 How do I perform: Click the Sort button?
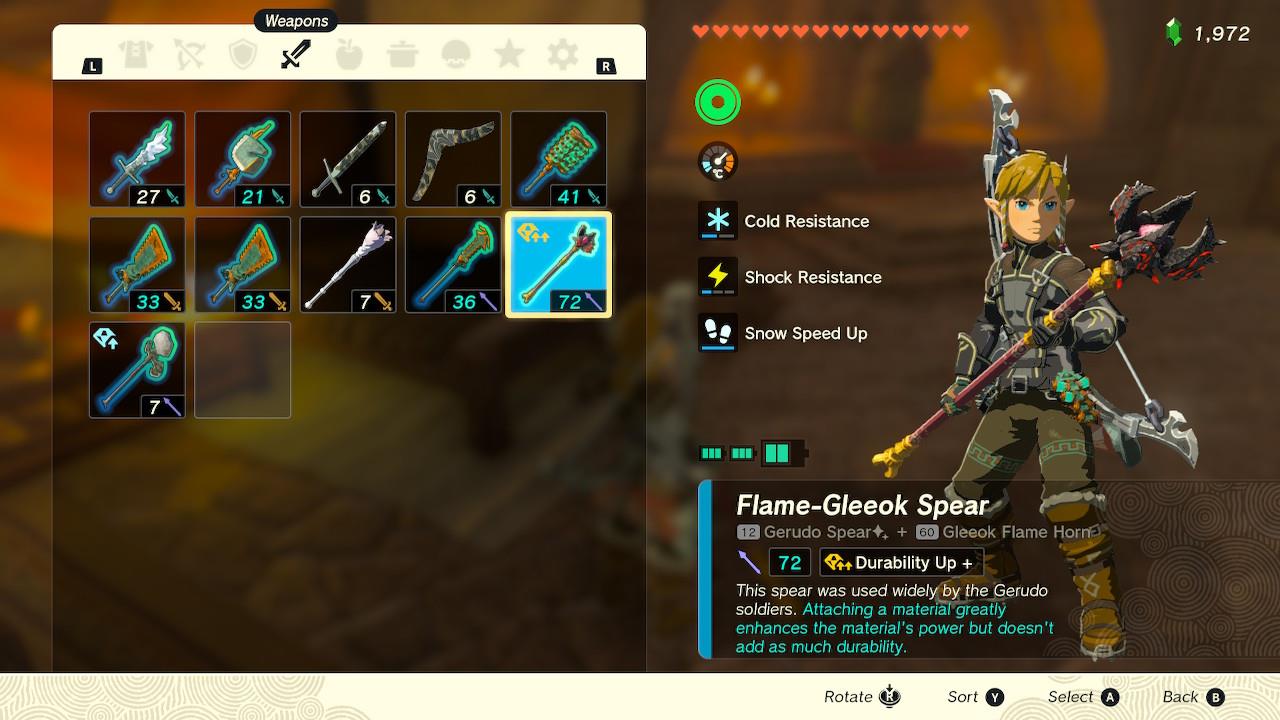975,697
